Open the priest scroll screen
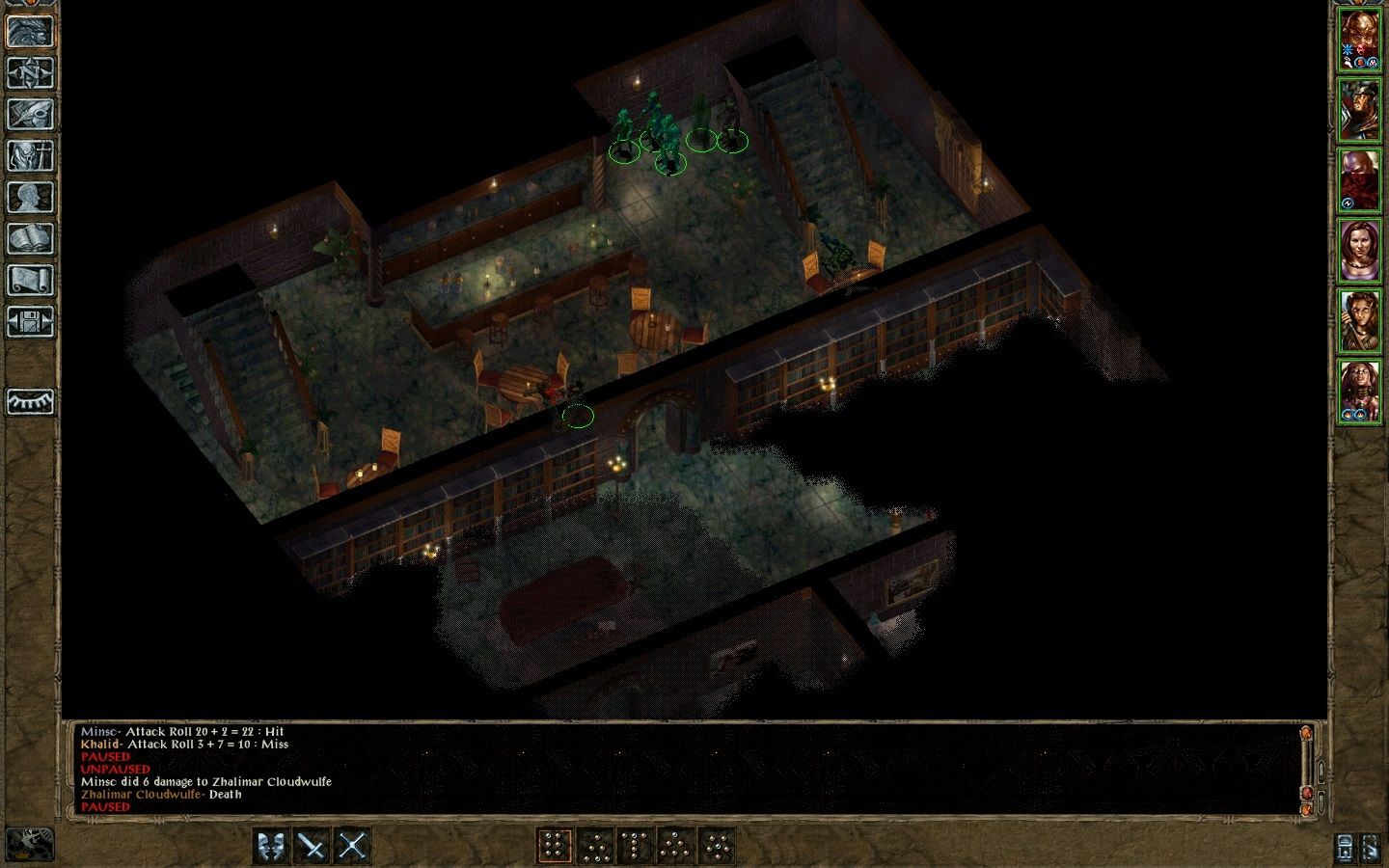 (x=30, y=280)
